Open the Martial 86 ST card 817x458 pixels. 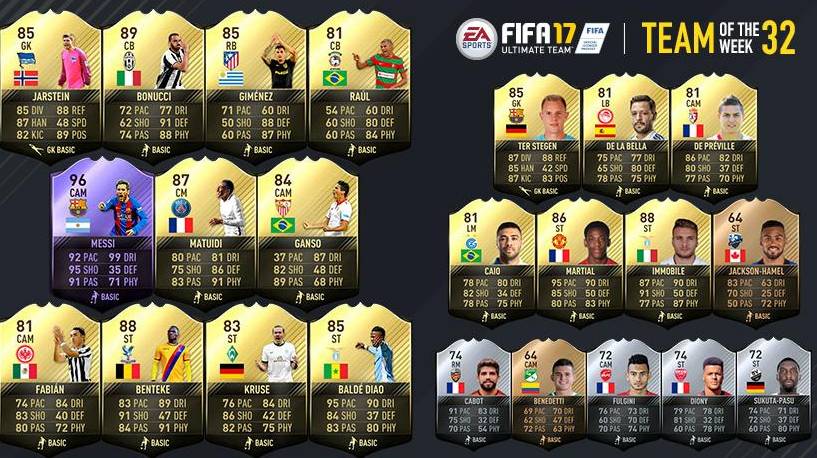(580, 260)
